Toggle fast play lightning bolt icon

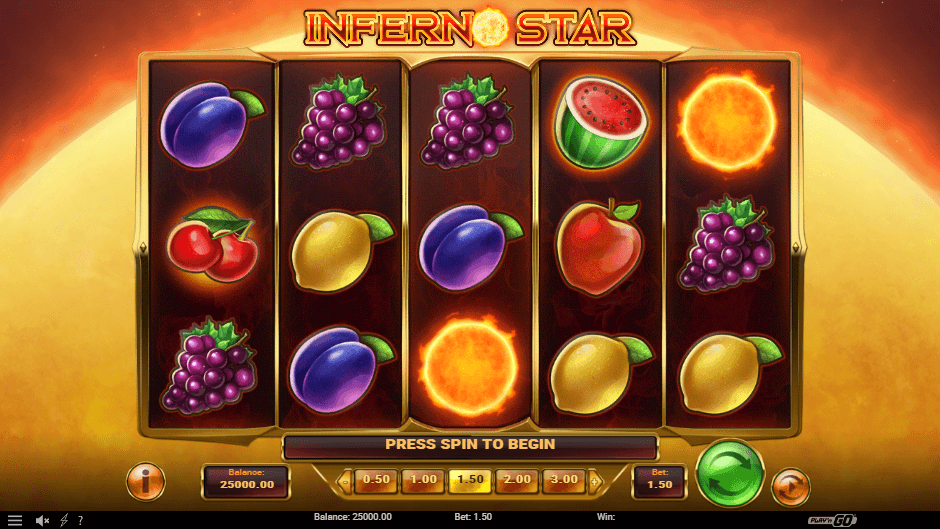64,521
